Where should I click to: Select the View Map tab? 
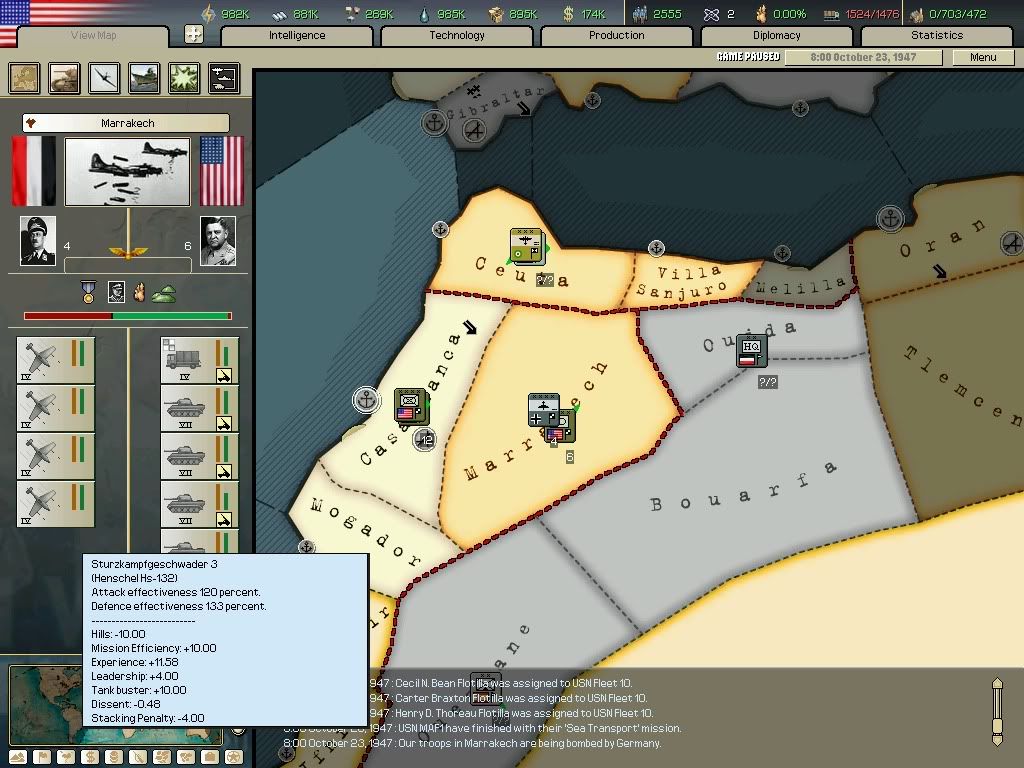pyautogui.click(x=94, y=36)
